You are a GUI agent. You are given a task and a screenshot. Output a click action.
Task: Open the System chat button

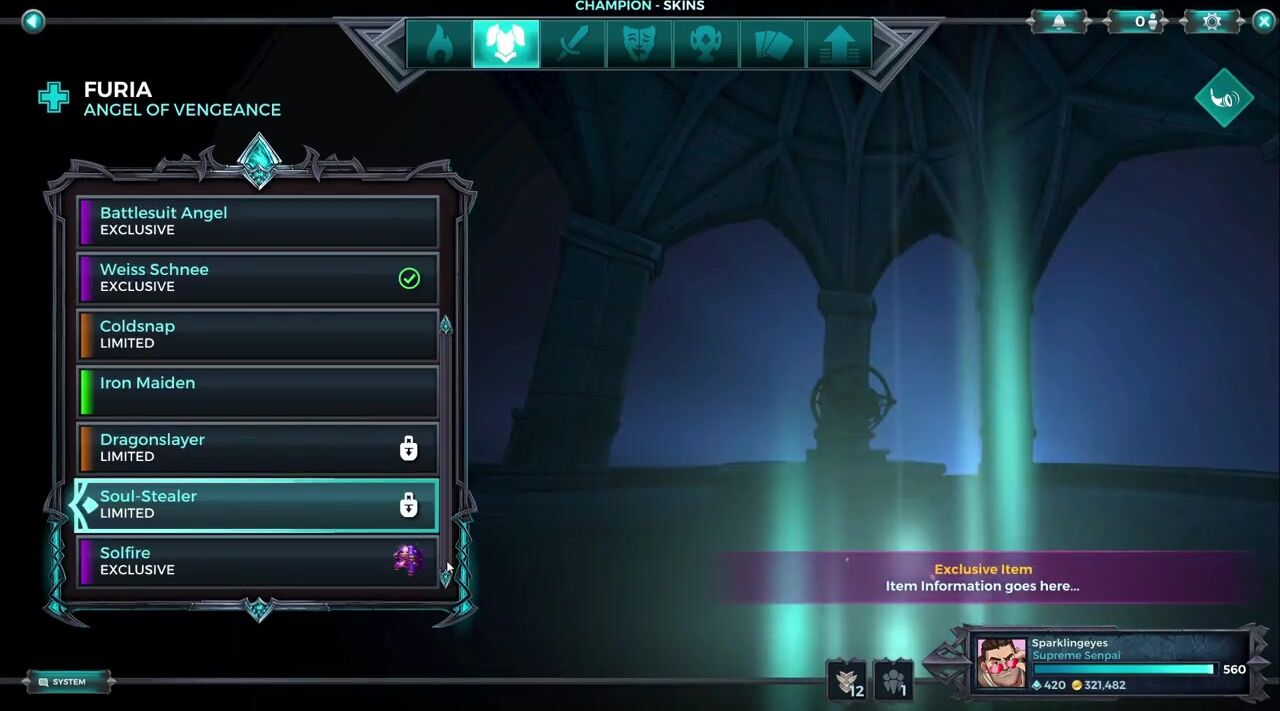[x=68, y=682]
